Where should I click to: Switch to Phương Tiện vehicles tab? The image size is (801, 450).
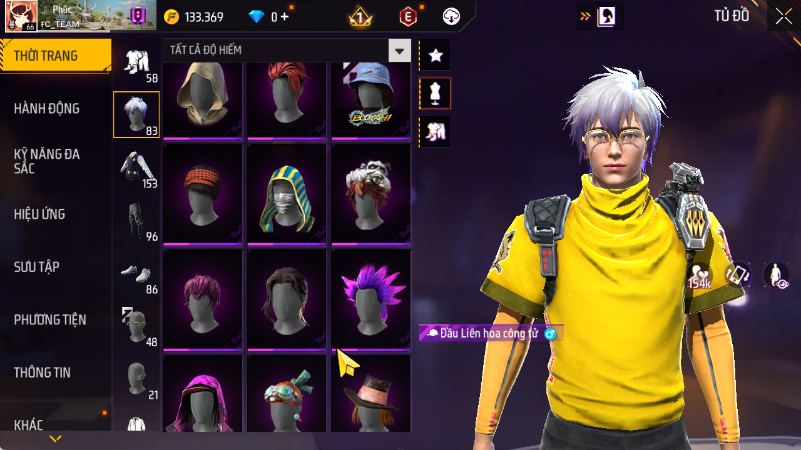pos(50,320)
